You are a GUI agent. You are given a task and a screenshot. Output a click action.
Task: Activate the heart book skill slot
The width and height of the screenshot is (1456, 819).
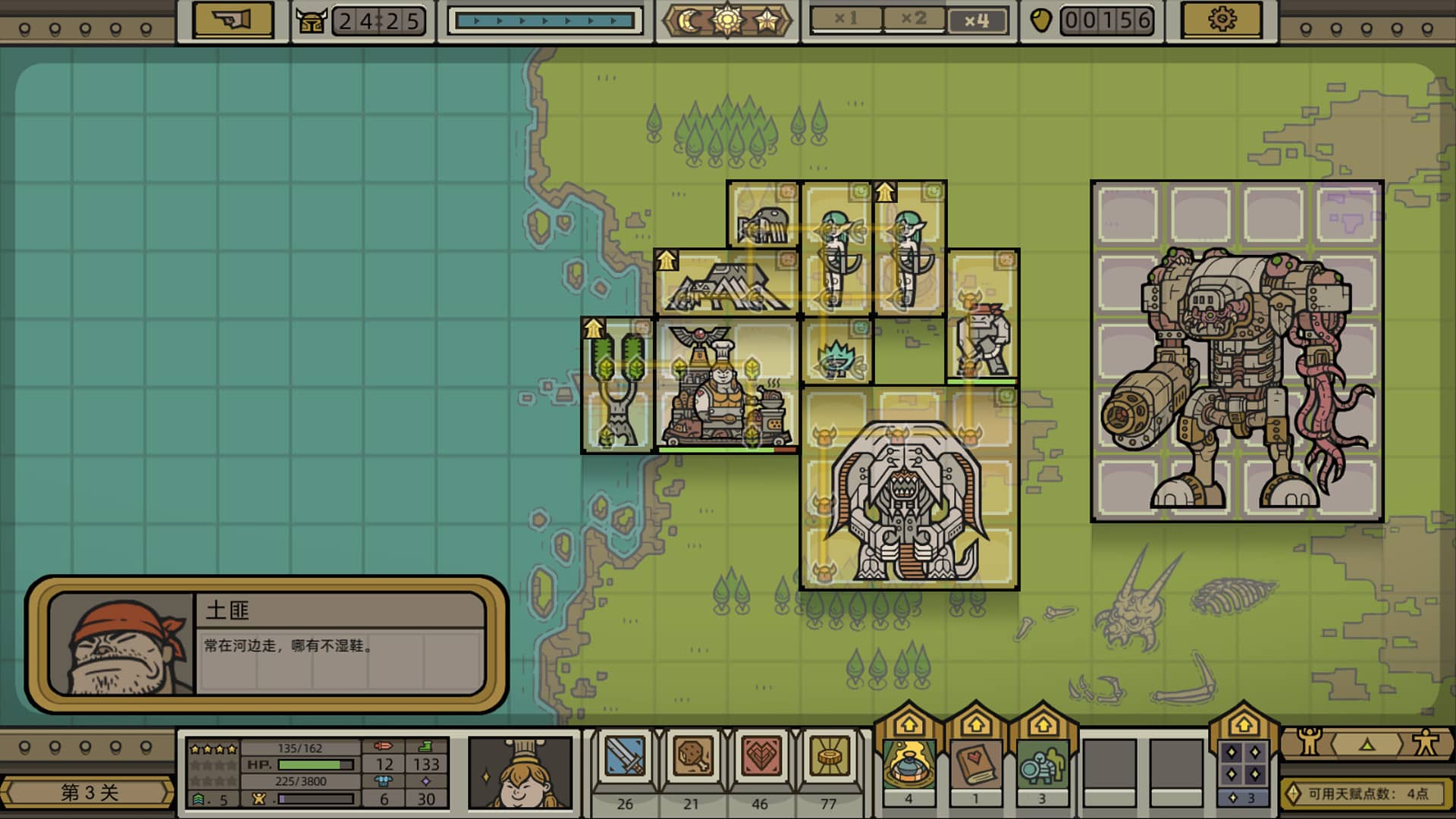tap(975, 764)
